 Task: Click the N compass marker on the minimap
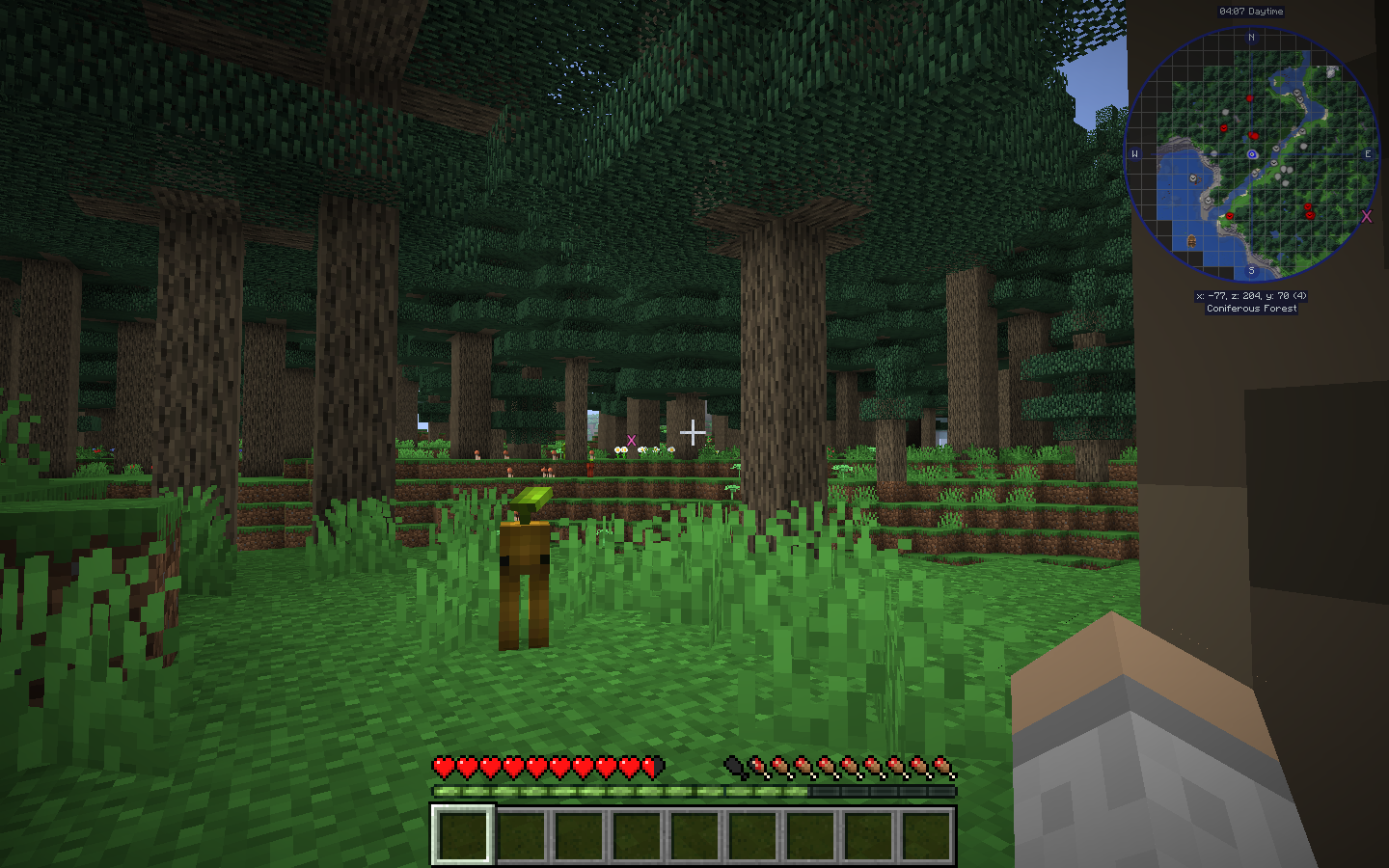(1251, 36)
